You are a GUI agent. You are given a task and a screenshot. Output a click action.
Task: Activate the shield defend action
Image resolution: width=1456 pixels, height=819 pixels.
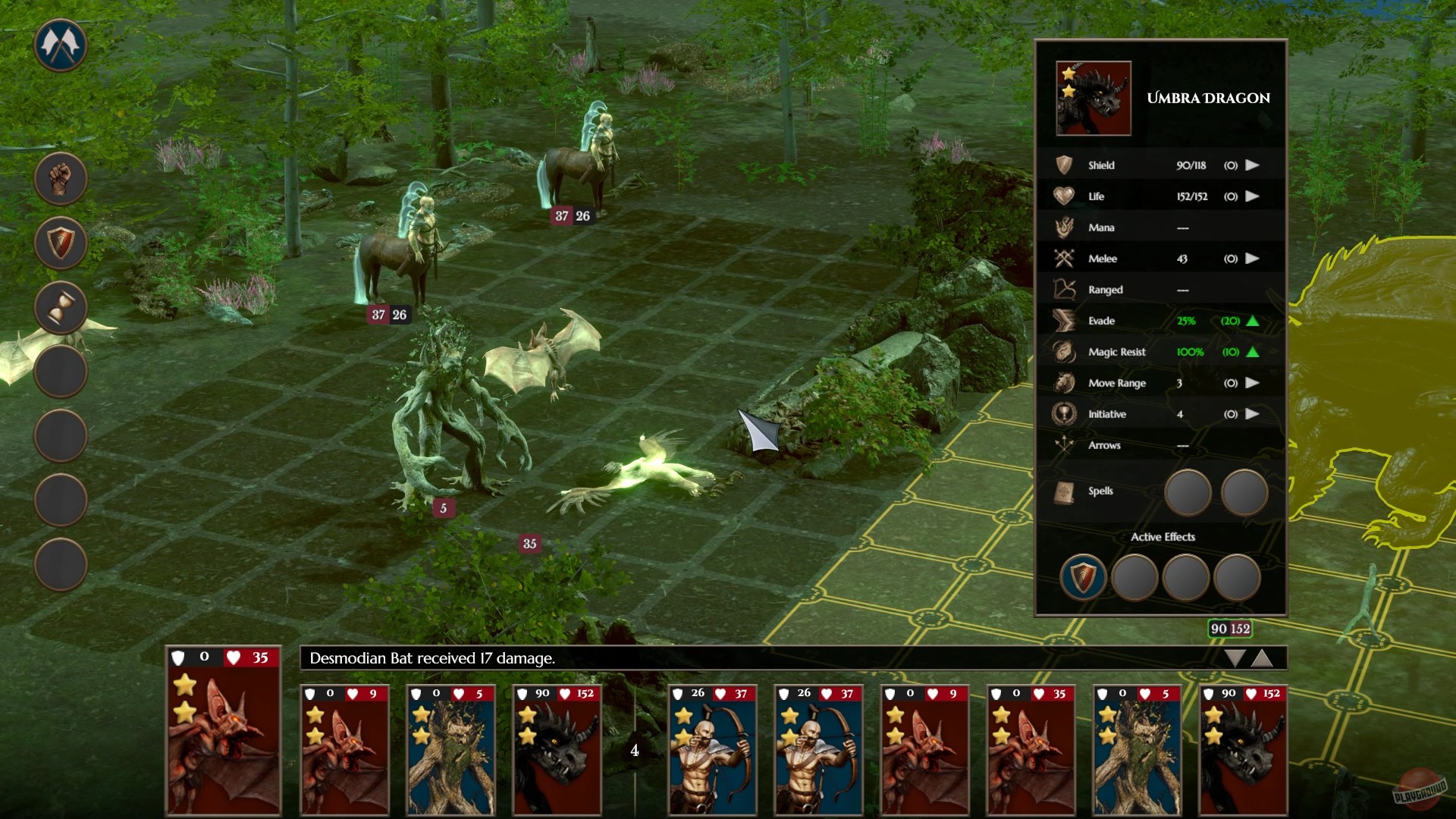[x=61, y=242]
